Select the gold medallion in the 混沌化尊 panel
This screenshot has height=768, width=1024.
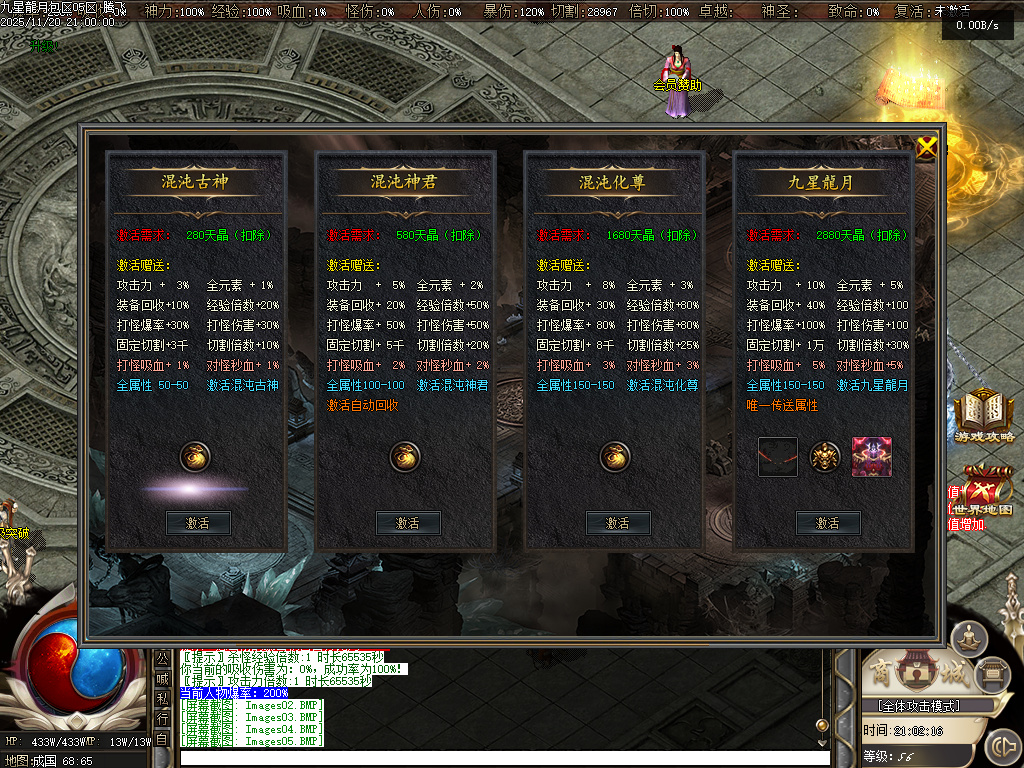615,457
